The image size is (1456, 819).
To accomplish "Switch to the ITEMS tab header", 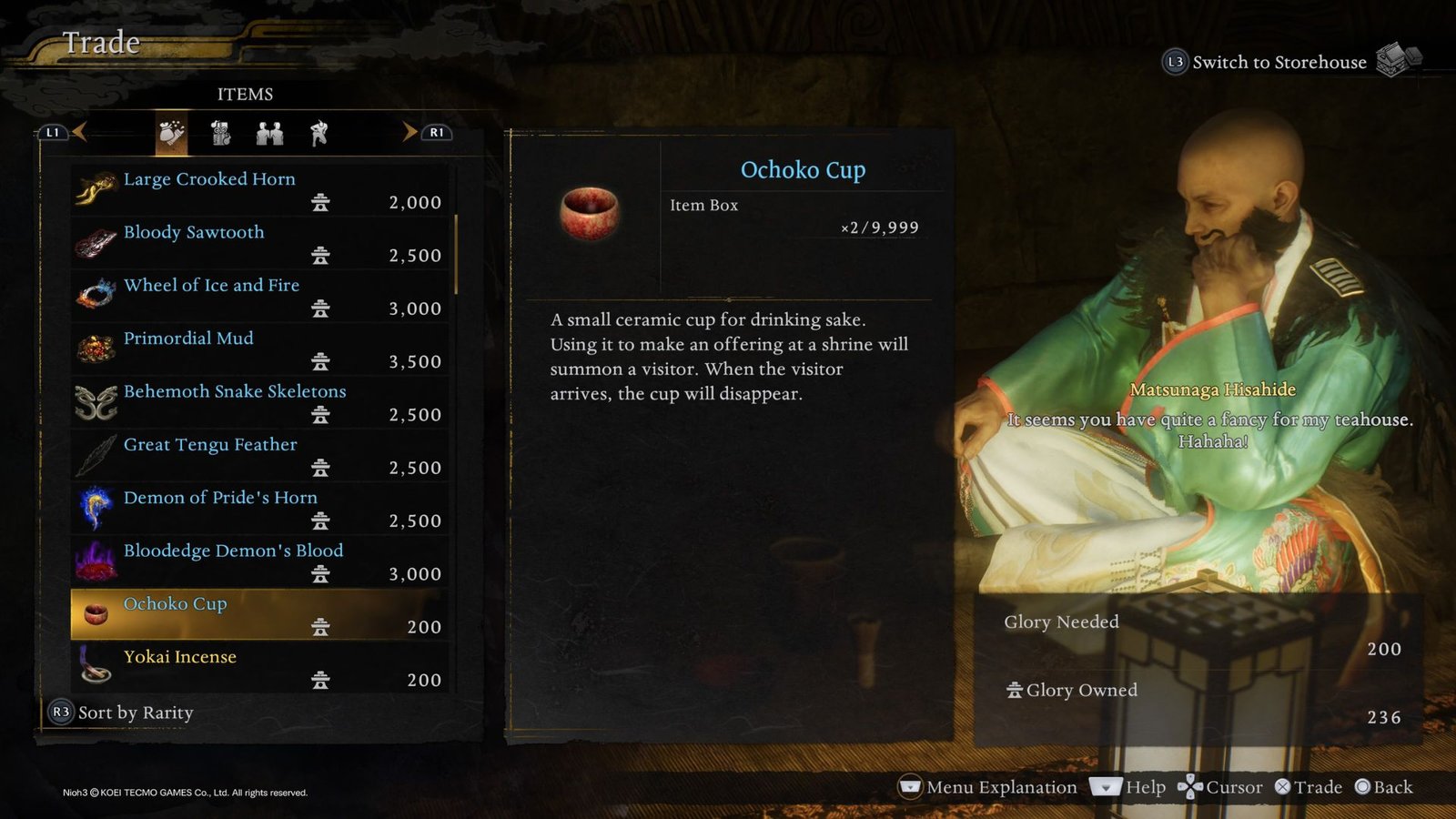I will pos(246,94).
